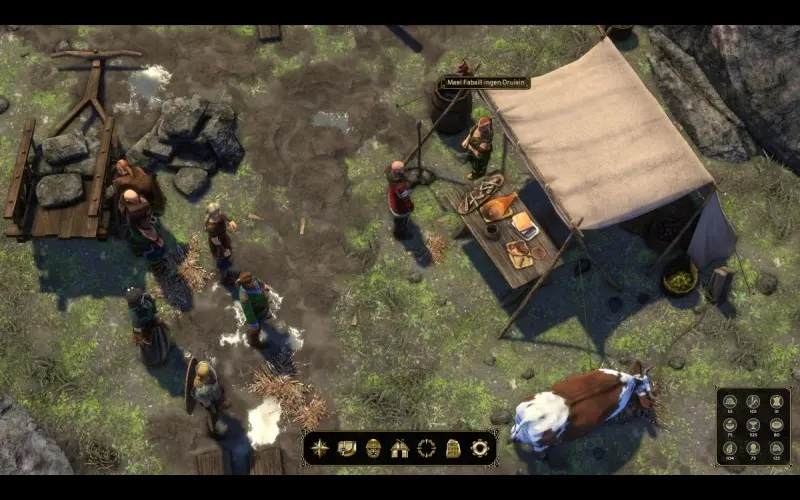
Task: Open the helmeted warrior face panel
Action: (373, 448)
